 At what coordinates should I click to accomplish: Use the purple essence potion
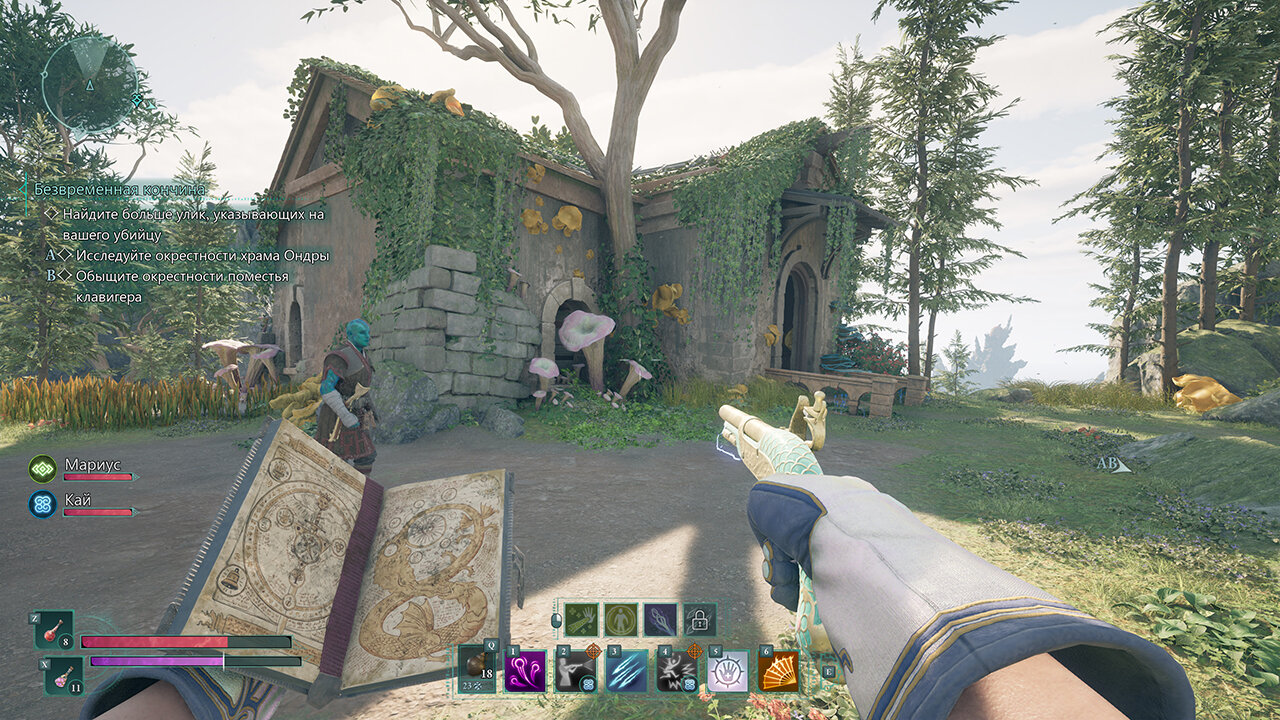point(63,675)
